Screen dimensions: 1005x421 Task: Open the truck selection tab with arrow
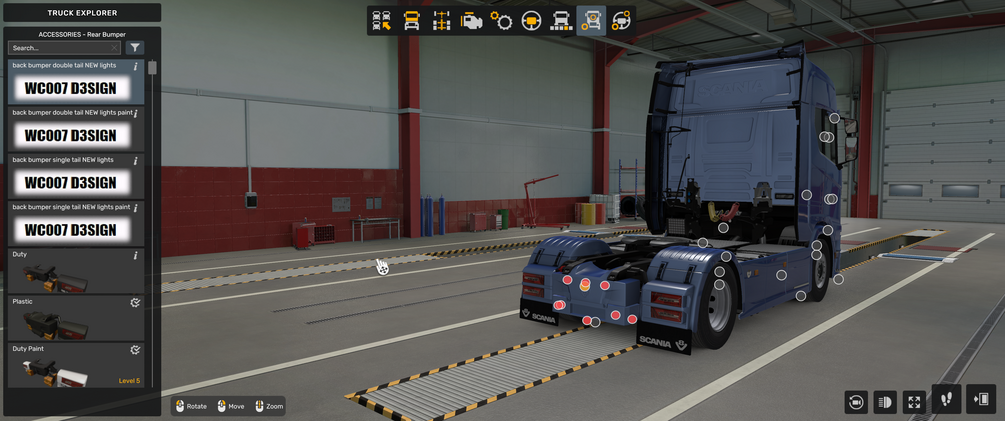pos(381,21)
